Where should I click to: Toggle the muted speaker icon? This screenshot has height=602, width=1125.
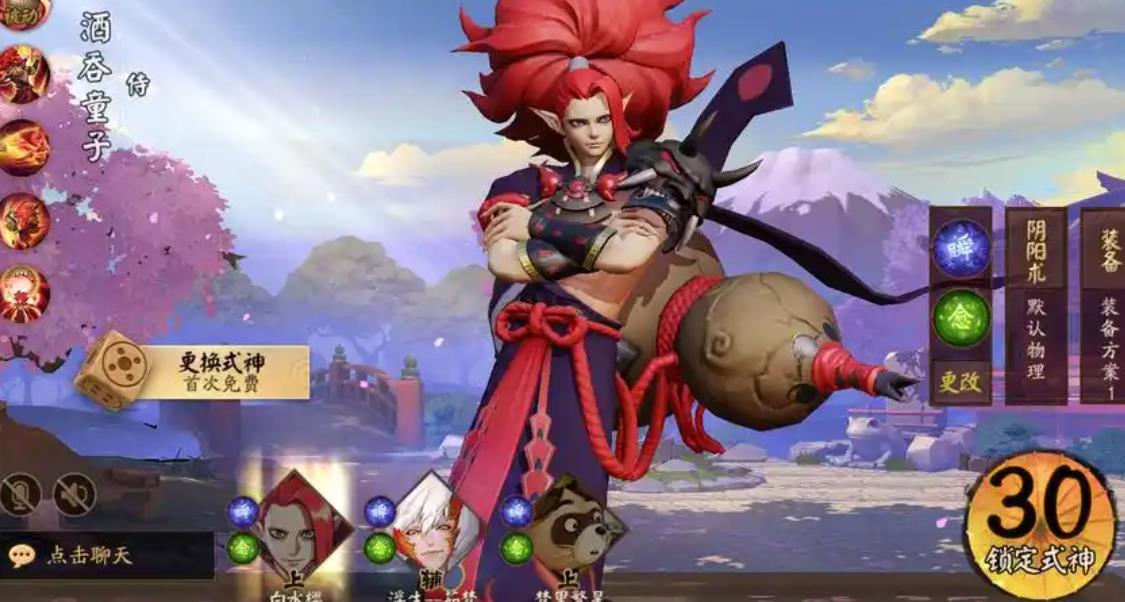pyautogui.click(x=75, y=494)
